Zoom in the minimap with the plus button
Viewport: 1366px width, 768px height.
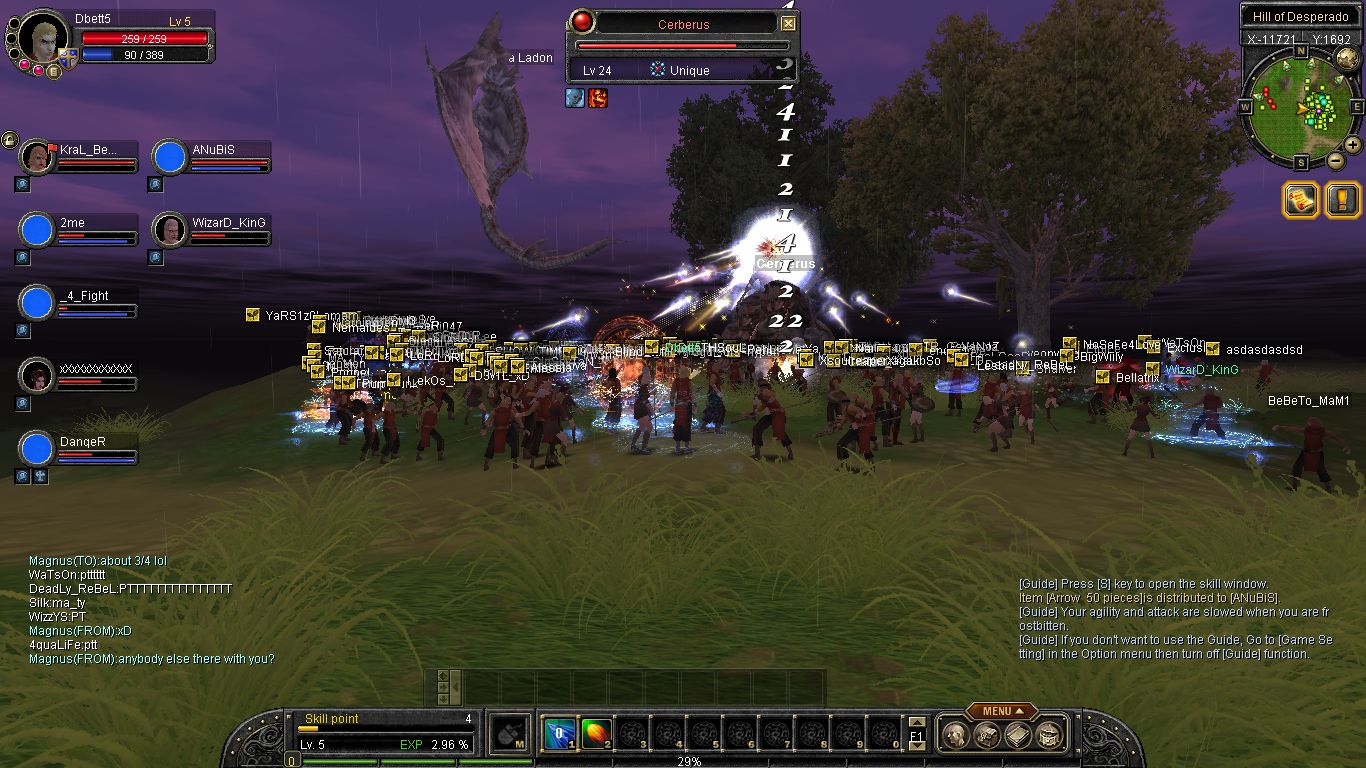1352,145
